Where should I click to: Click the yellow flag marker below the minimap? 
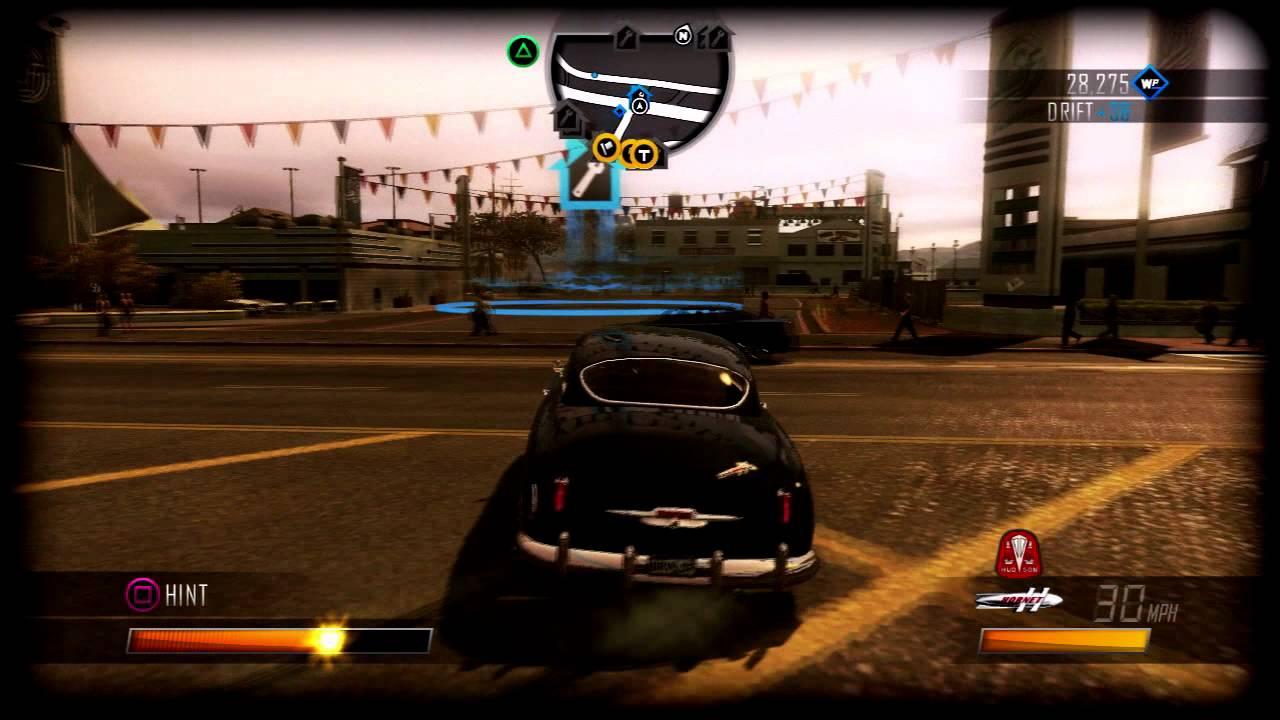[x=605, y=150]
